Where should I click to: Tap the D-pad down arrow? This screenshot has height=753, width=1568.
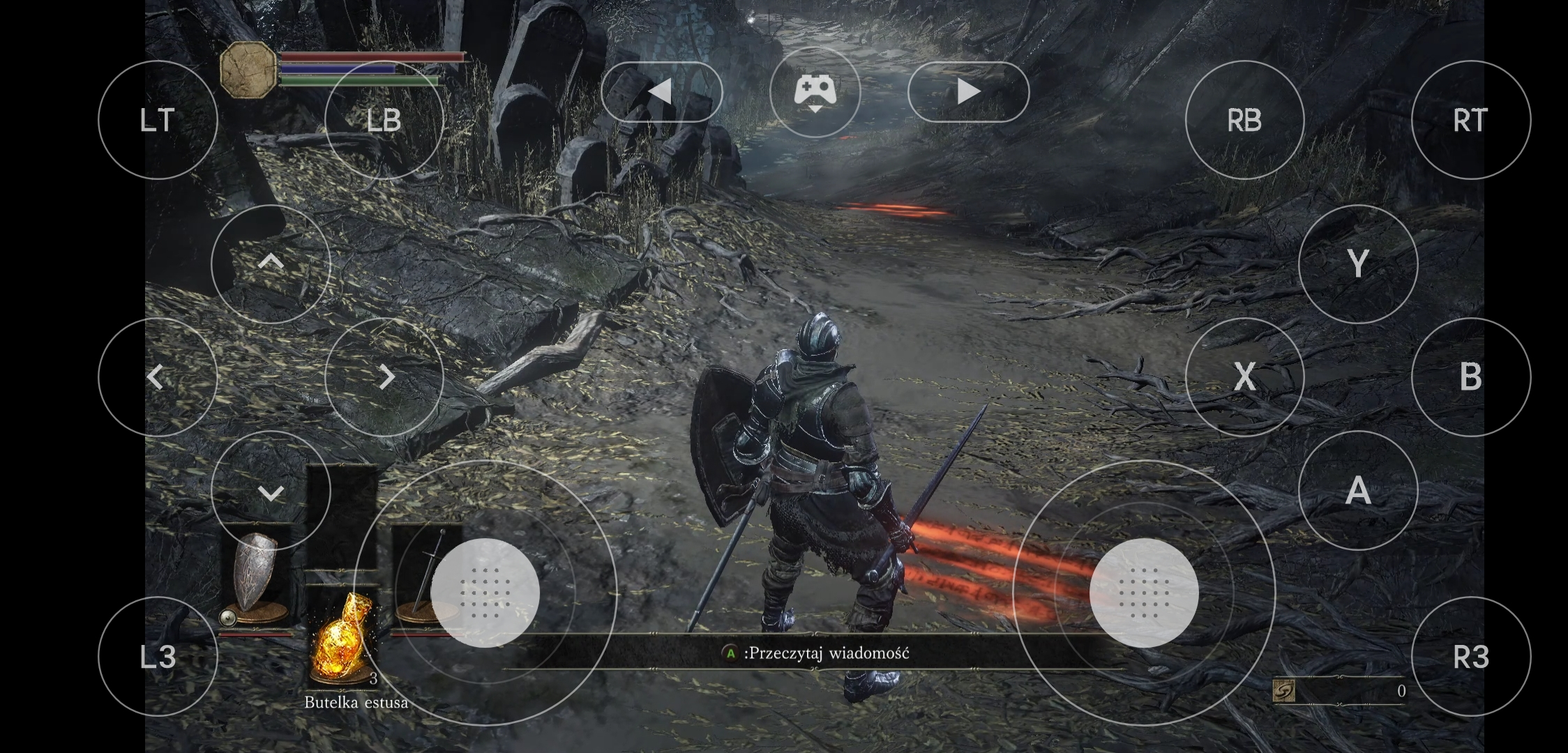click(271, 490)
